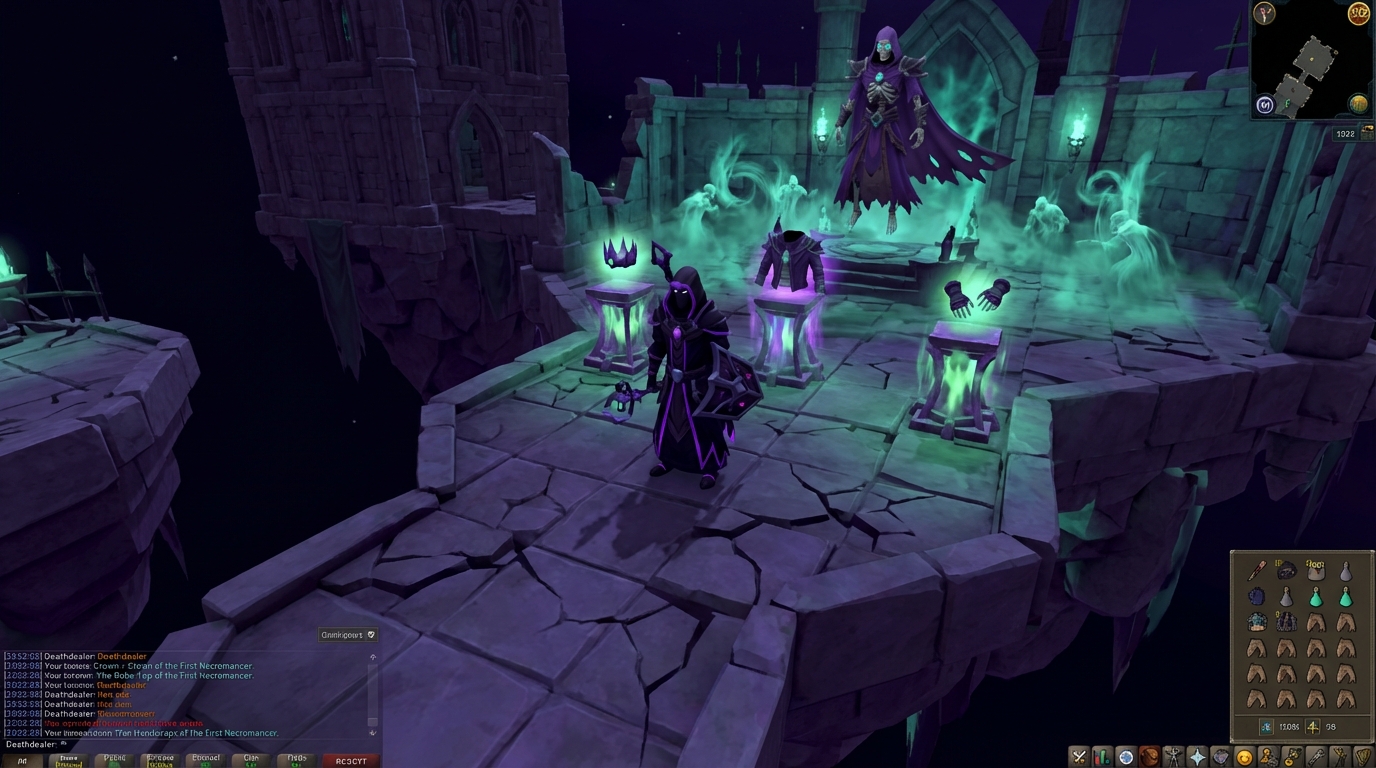Toggle run with the energy orb

click(x=1358, y=15)
